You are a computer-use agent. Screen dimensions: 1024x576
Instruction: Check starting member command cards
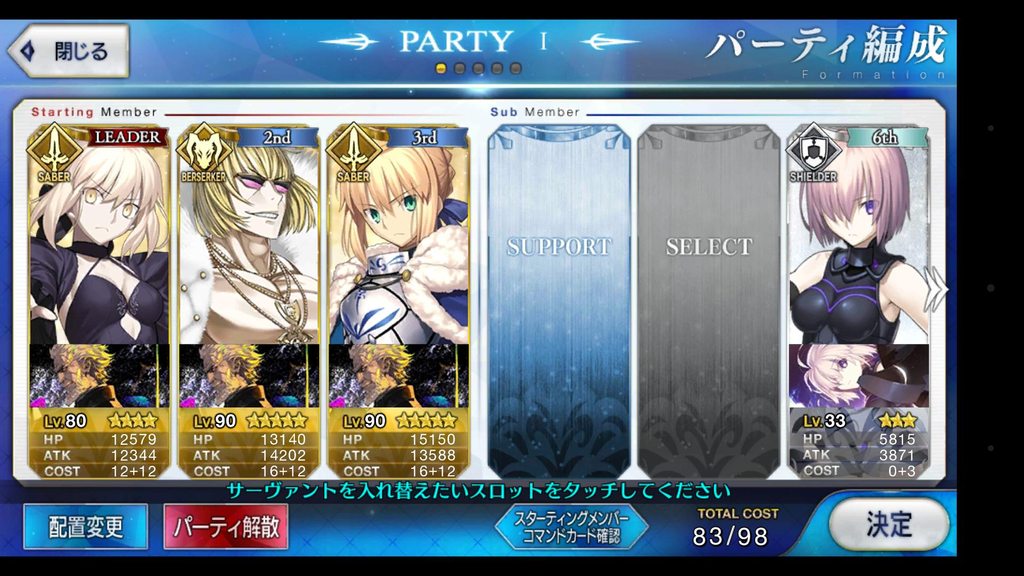(x=572, y=527)
